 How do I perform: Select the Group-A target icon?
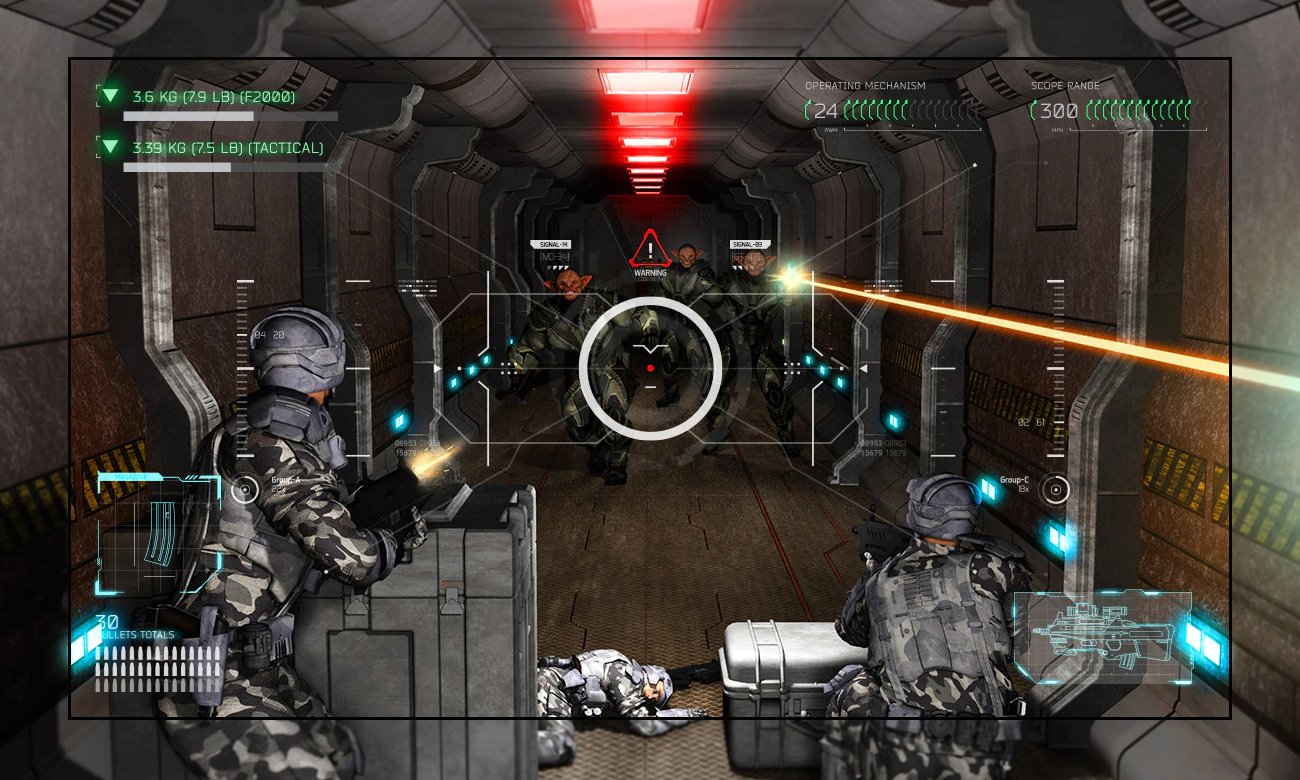coord(245,489)
